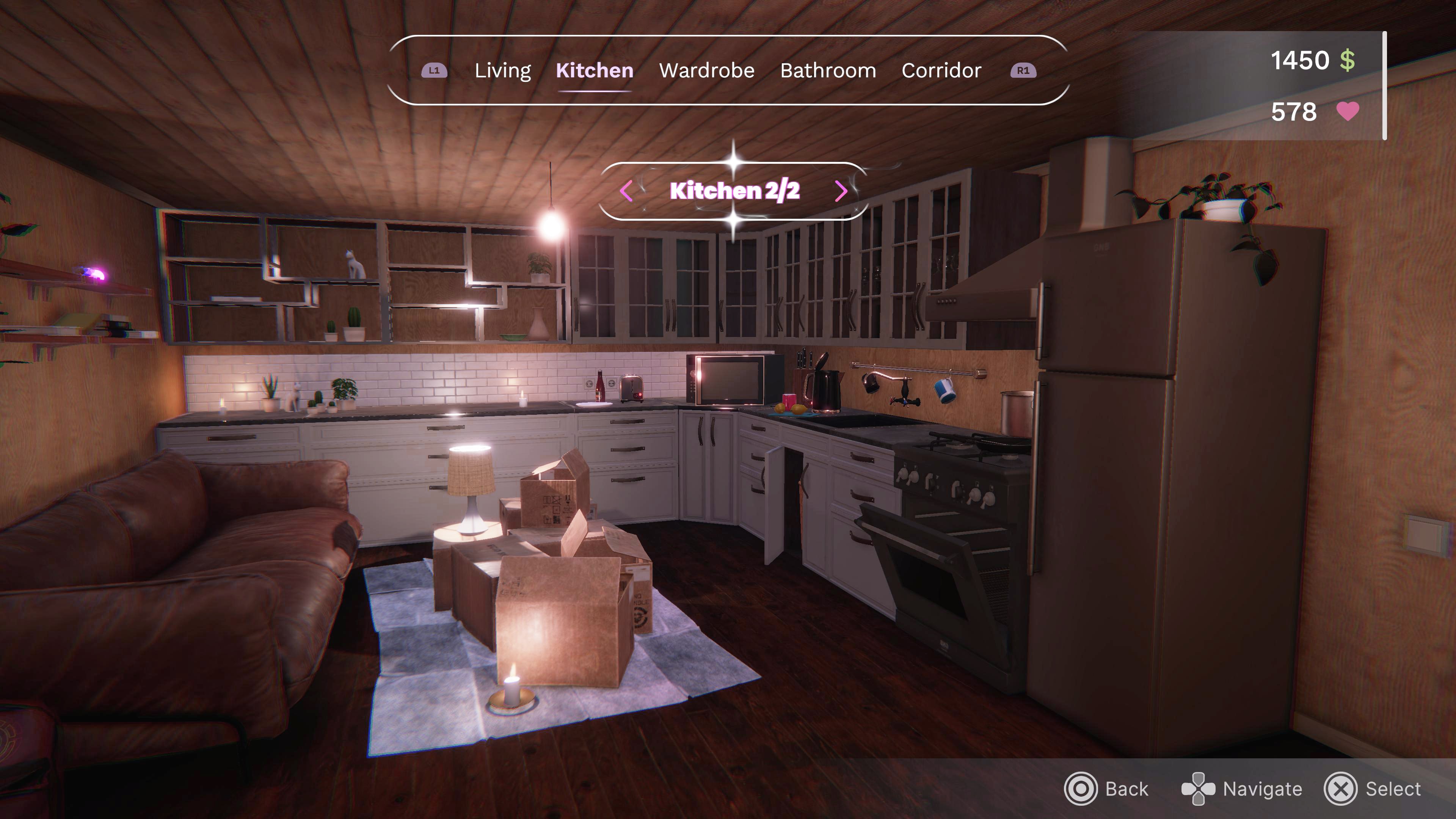Switch to the Living tab
The height and width of the screenshot is (819, 1456).
pos(502,70)
